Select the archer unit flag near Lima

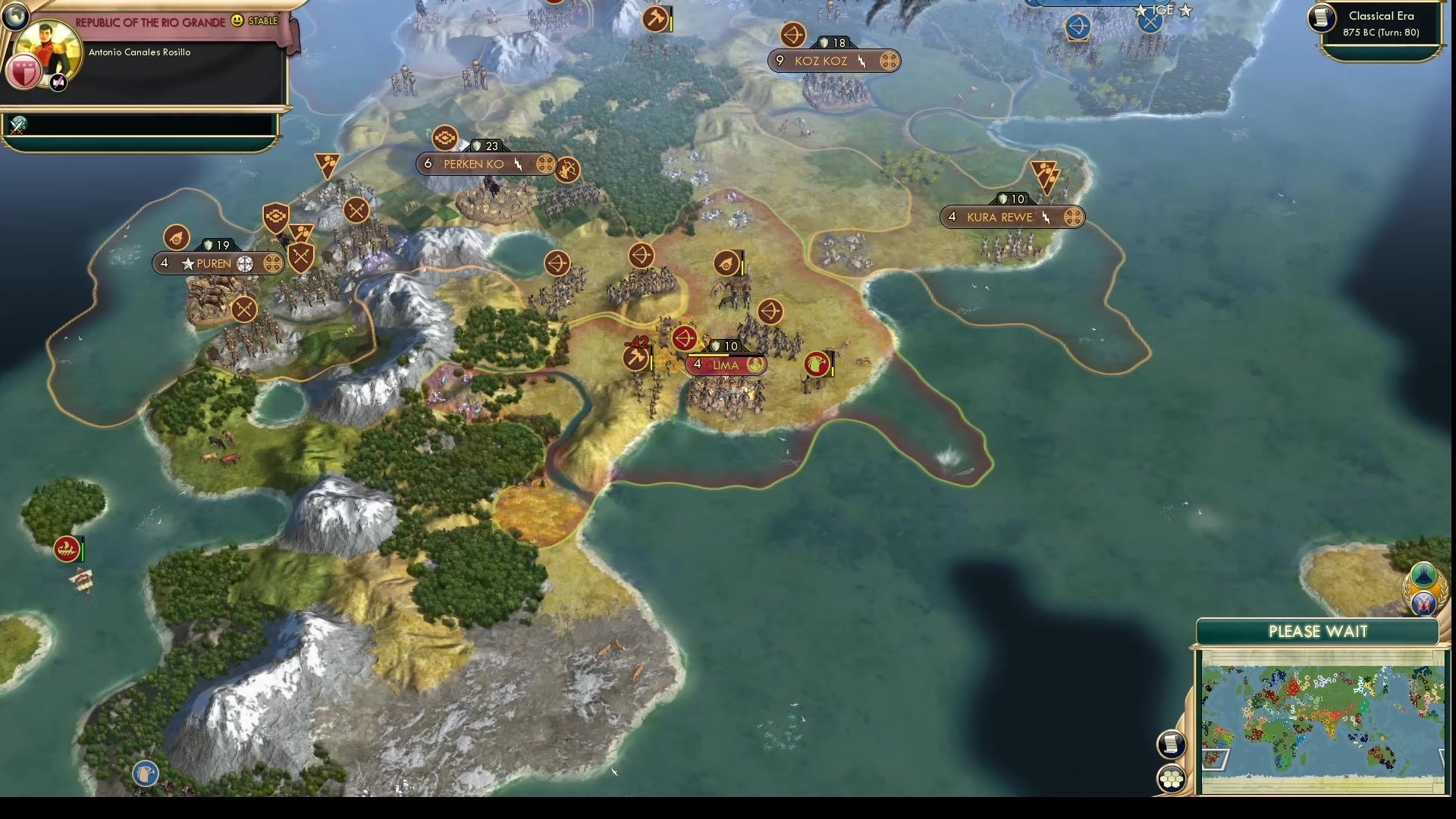pyautogui.click(x=684, y=339)
